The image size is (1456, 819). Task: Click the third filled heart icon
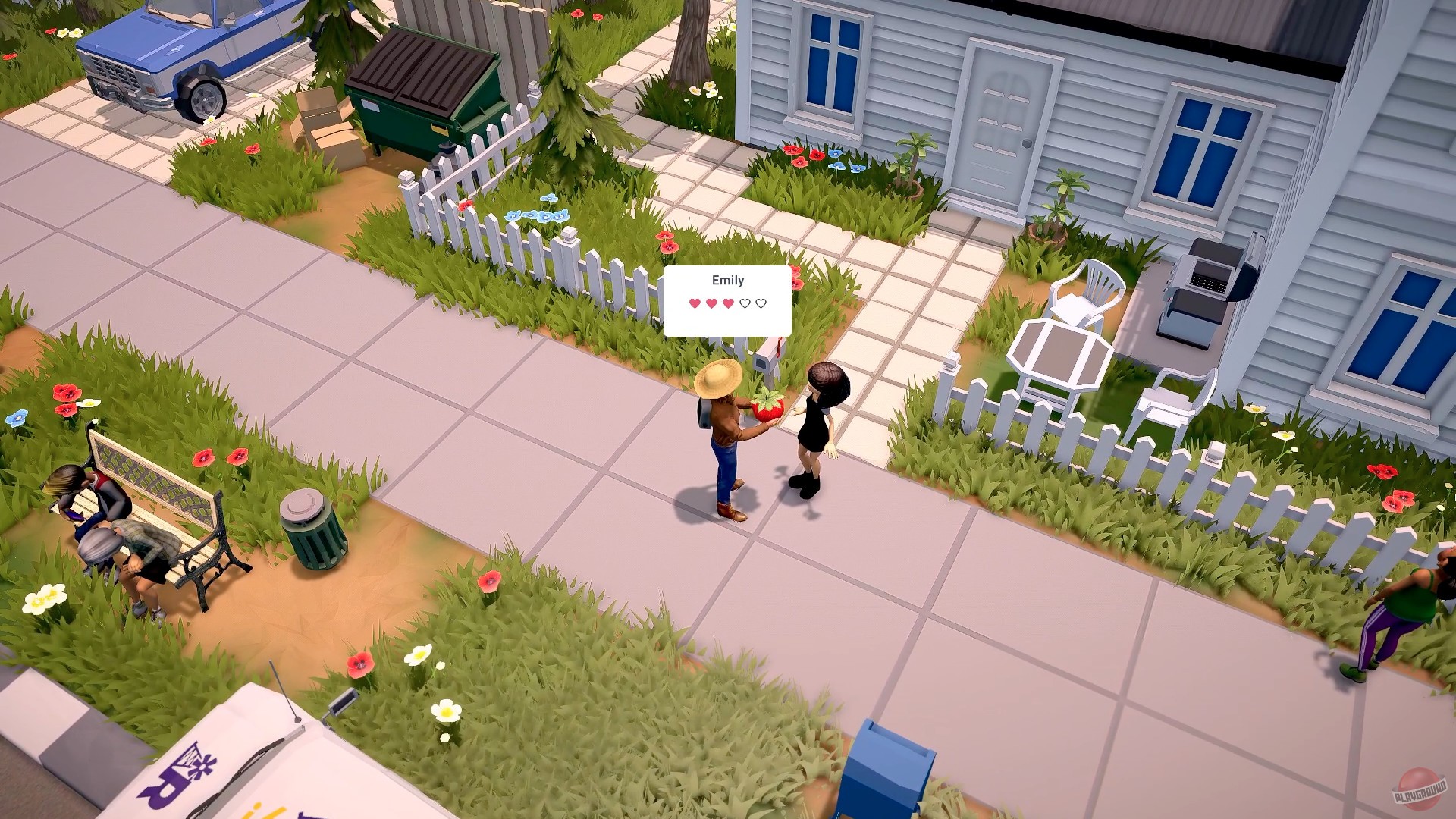[728, 303]
